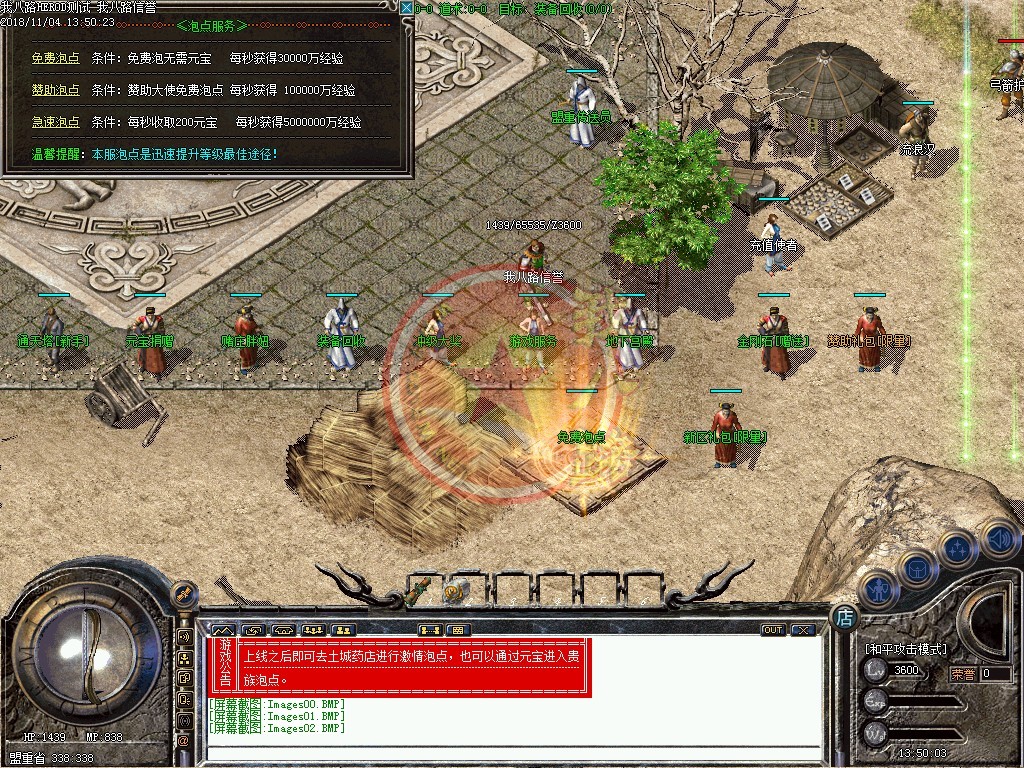Viewport: 1024px width, 768px height.
Task: Open the skills sparkle round button
Action: 957,549
